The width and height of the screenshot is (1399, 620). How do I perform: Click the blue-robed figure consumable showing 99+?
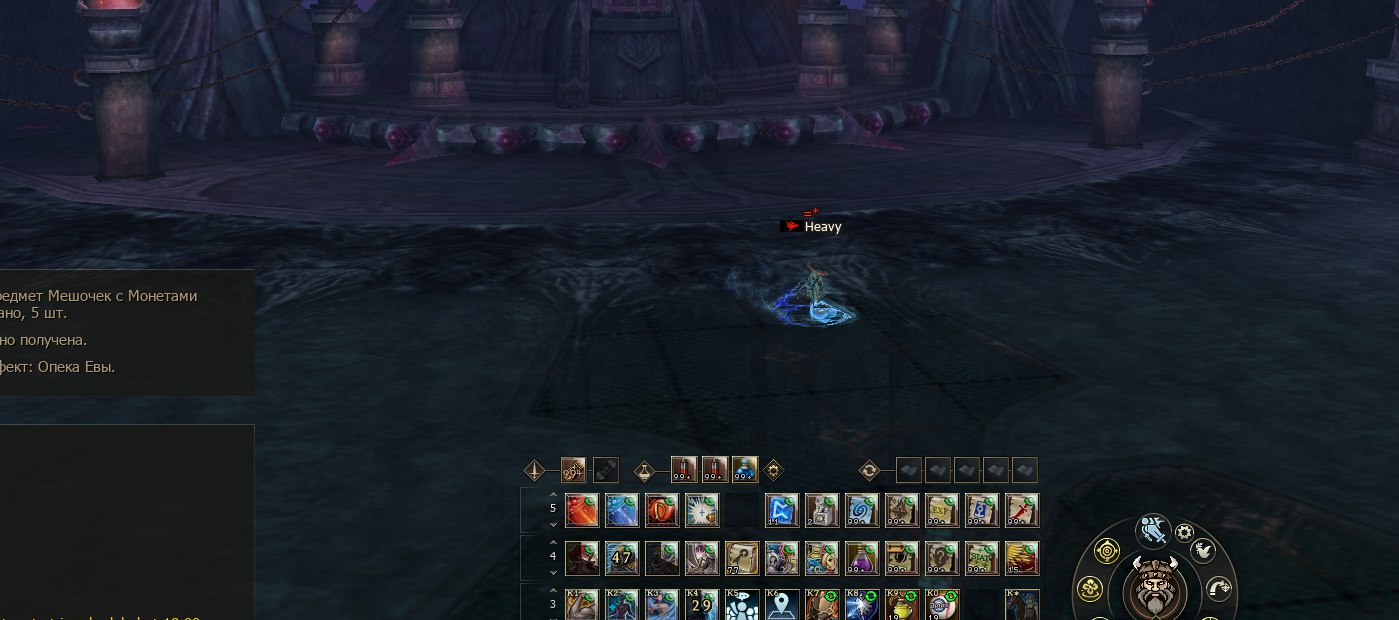click(x=745, y=469)
